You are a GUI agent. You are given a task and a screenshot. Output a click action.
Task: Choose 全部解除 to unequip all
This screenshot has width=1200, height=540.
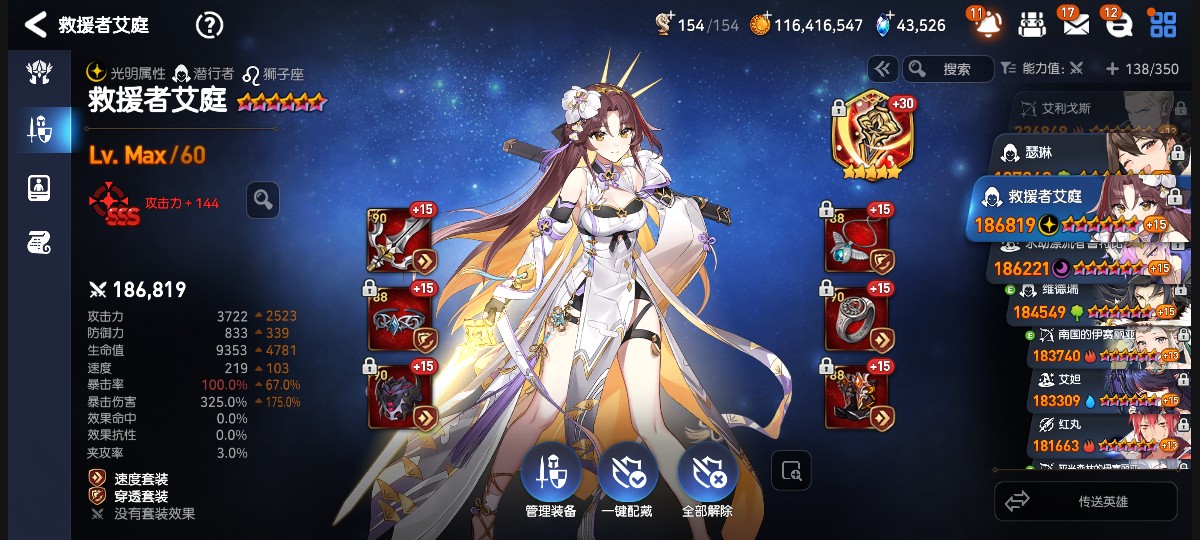tap(707, 478)
